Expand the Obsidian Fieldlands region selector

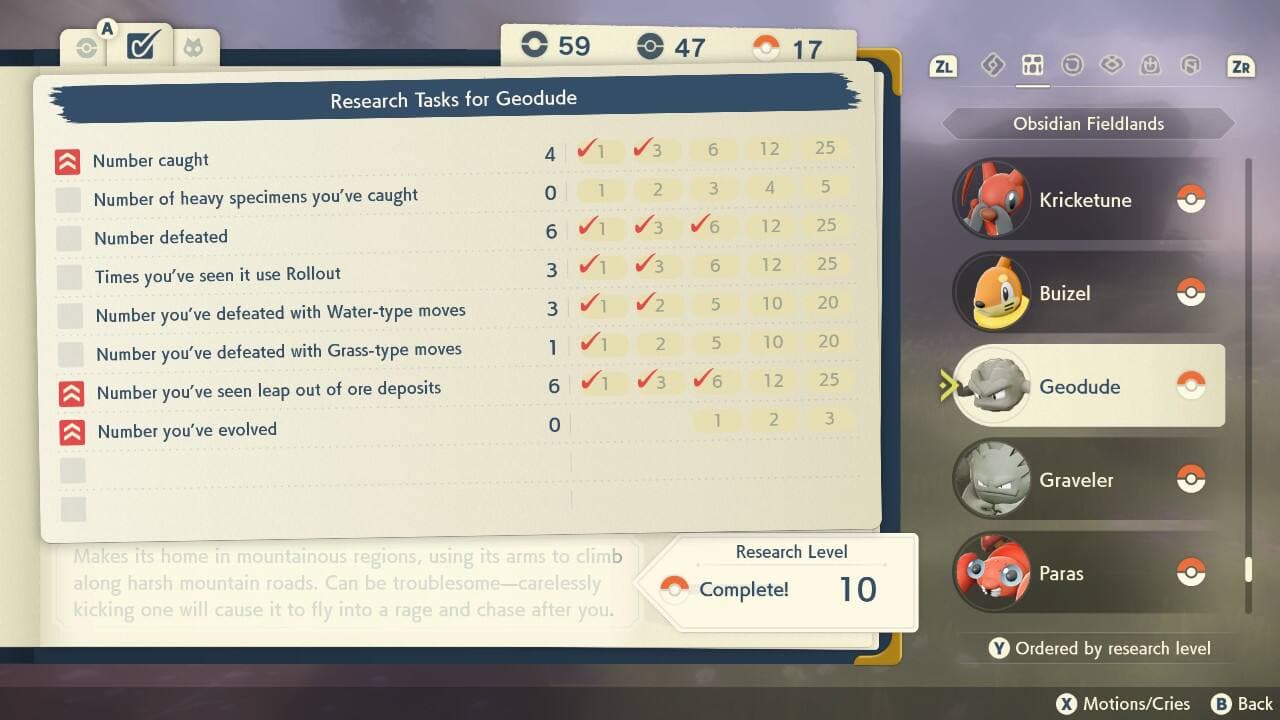tap(1088, 123)
